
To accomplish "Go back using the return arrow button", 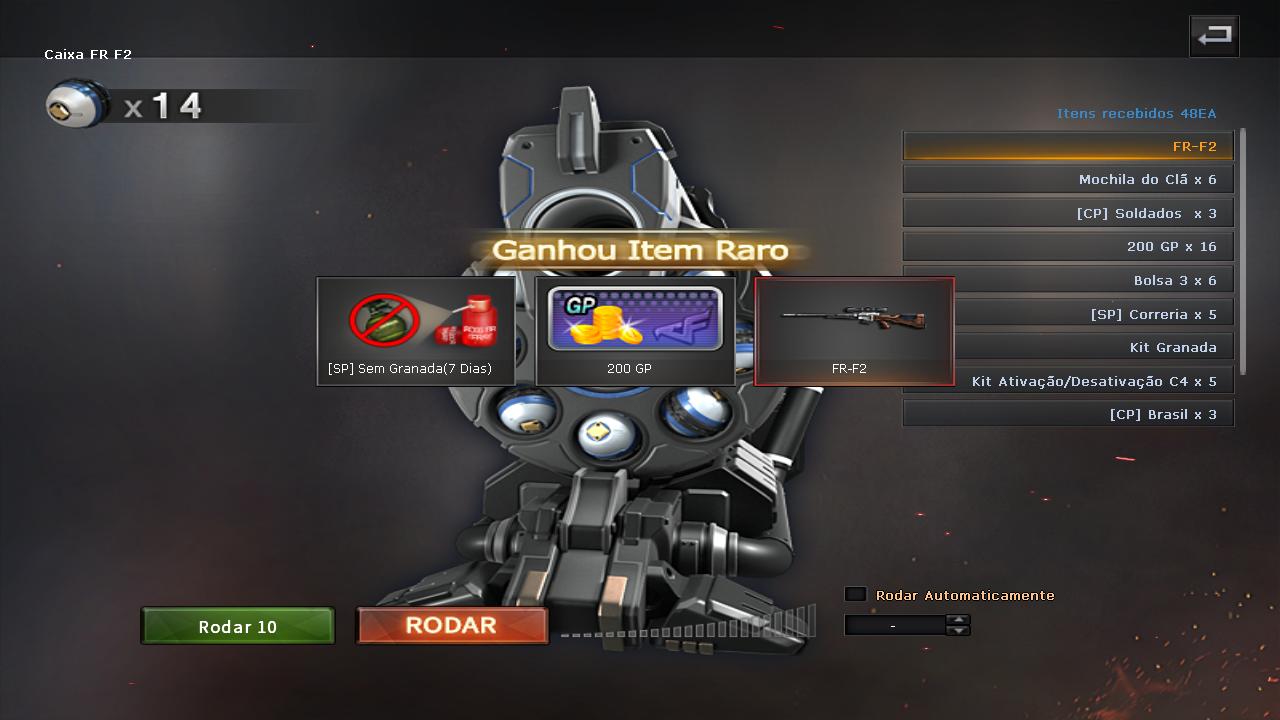I will (x=1214, y=37).
